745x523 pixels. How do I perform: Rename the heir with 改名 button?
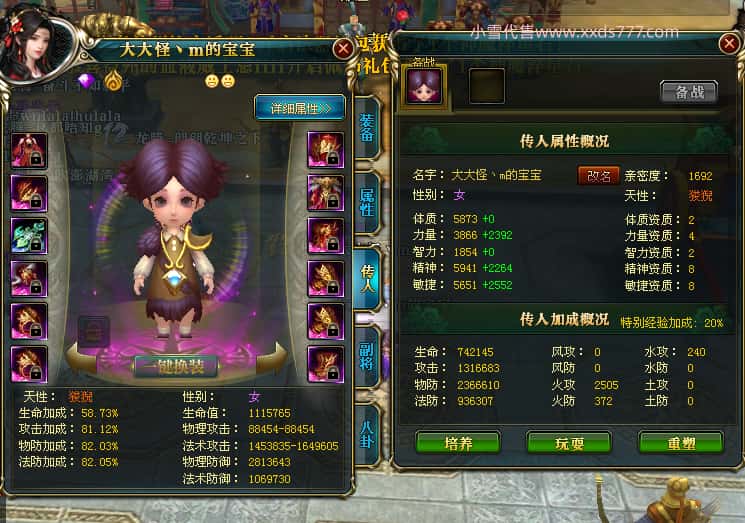coord(598,175)
